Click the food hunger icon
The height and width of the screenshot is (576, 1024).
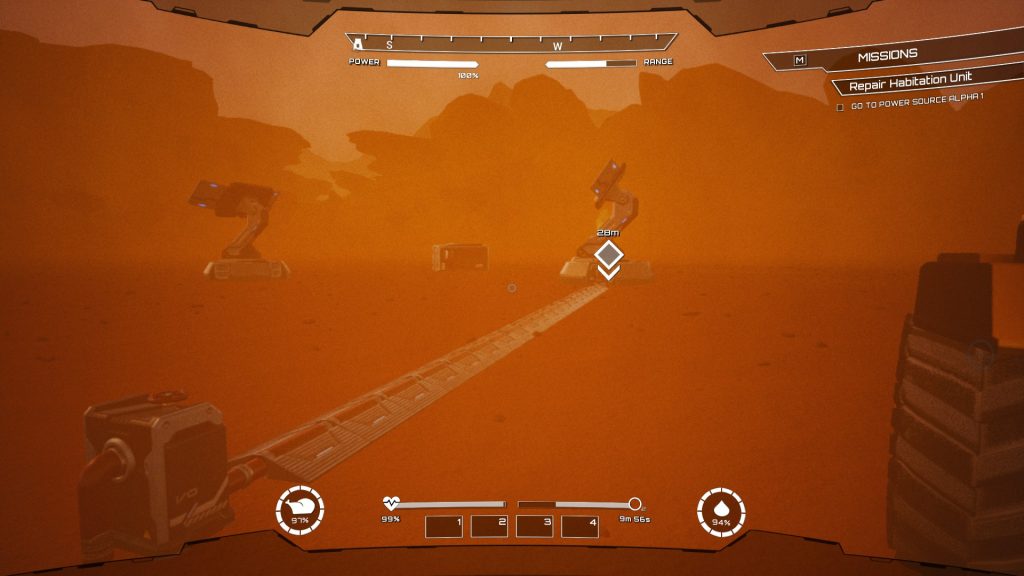click(x=300, y=511)
